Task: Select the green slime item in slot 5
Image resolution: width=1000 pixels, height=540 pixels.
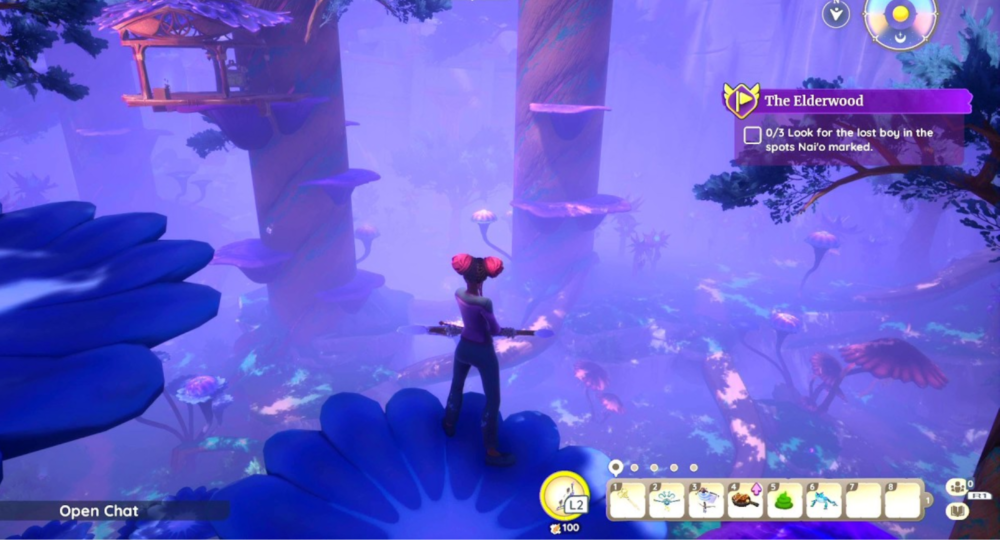Action: click(785, 499)
